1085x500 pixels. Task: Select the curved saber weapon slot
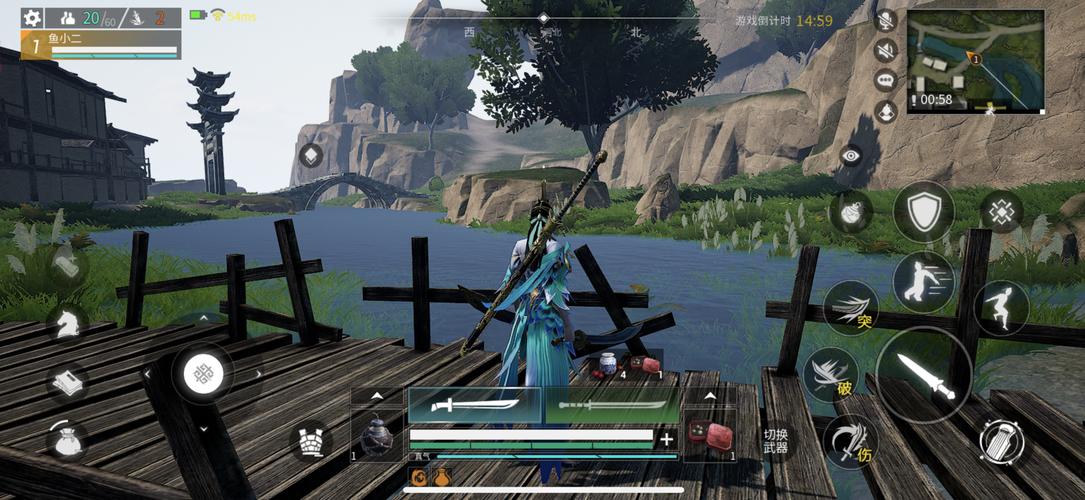click(x=474, y=405)
